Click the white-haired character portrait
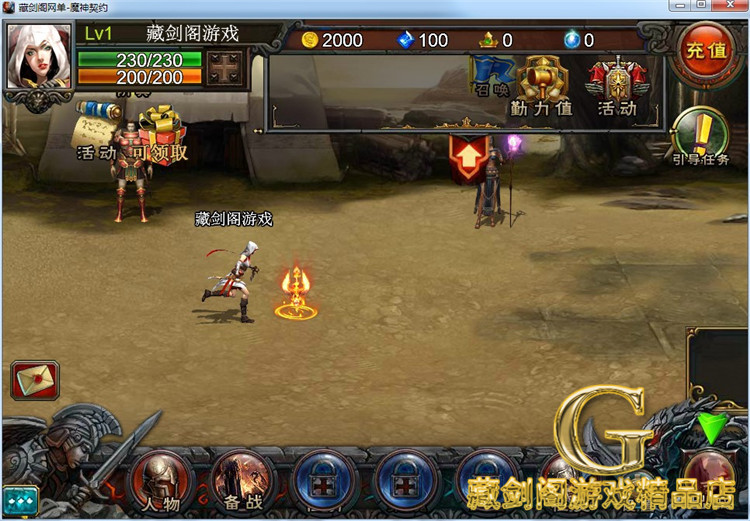 38,56
